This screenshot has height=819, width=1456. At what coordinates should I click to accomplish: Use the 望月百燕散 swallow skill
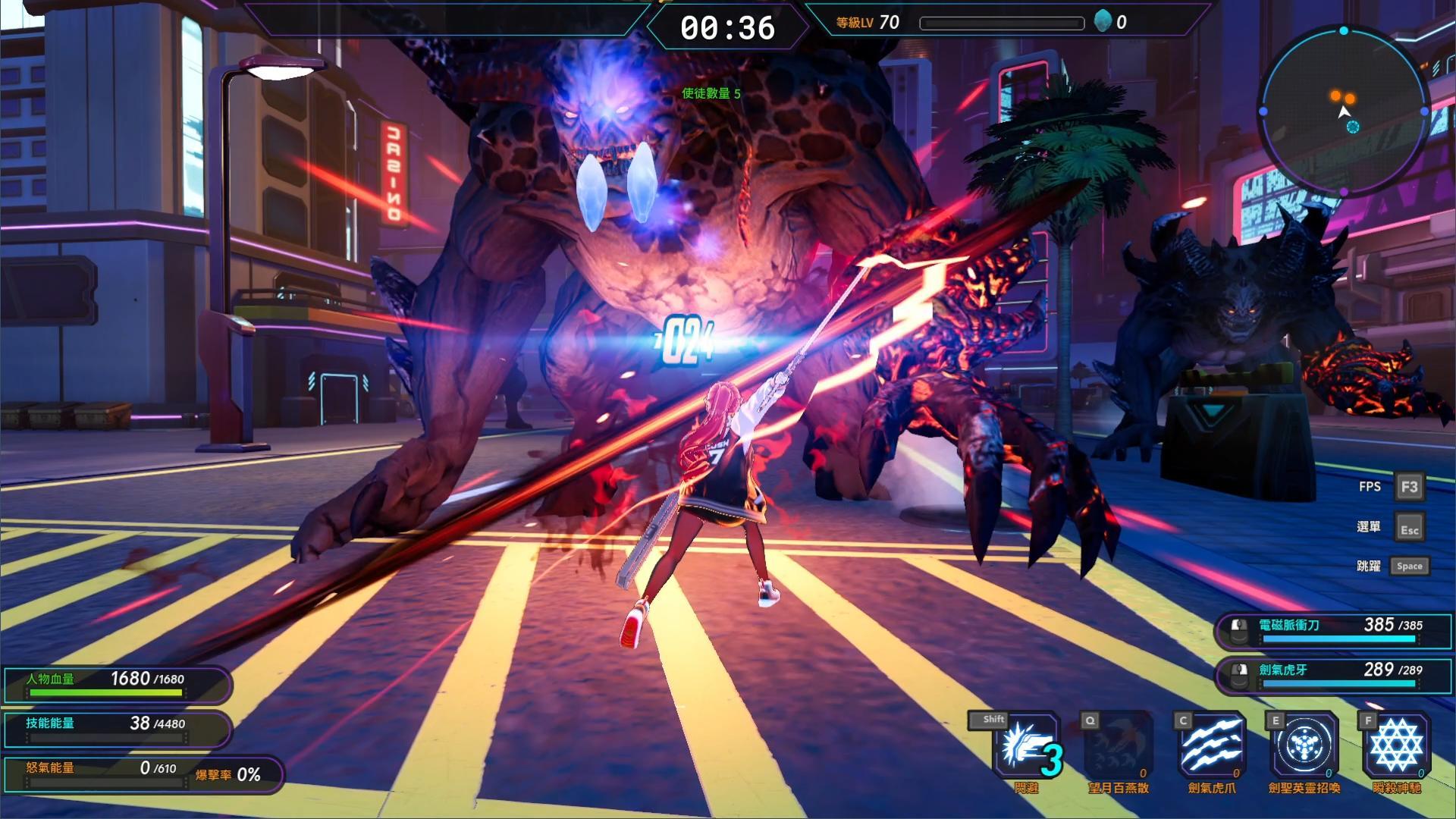1119,746
